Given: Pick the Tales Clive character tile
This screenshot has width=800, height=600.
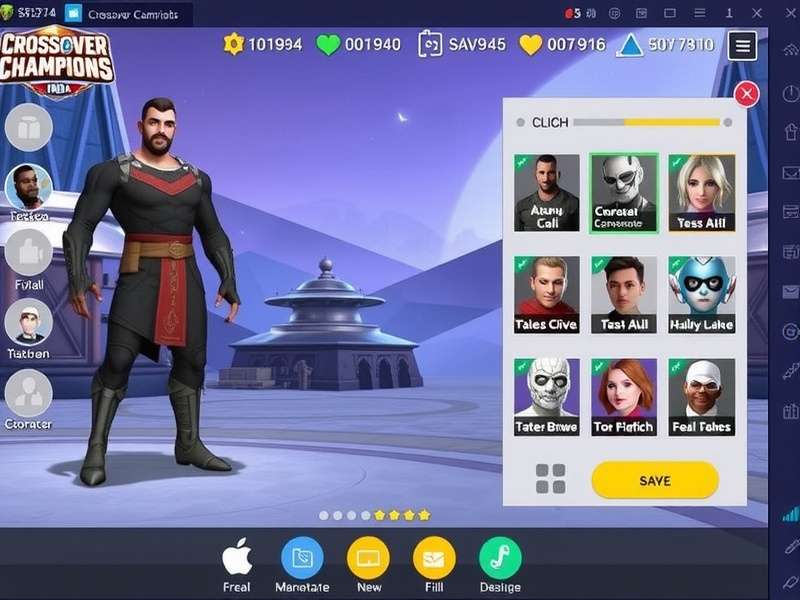Looking at the screenshot, I should pyautogui.click(x=547, y=294).
